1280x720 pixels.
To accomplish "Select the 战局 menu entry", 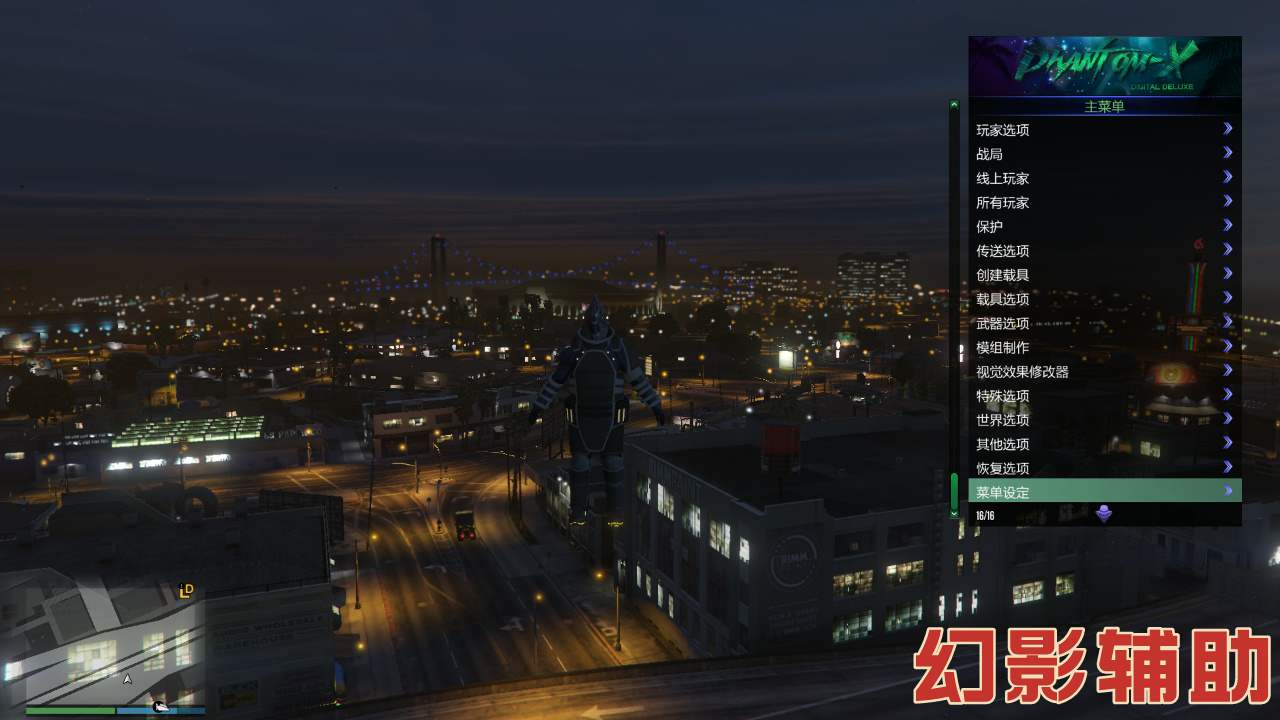I will (990, 152).
